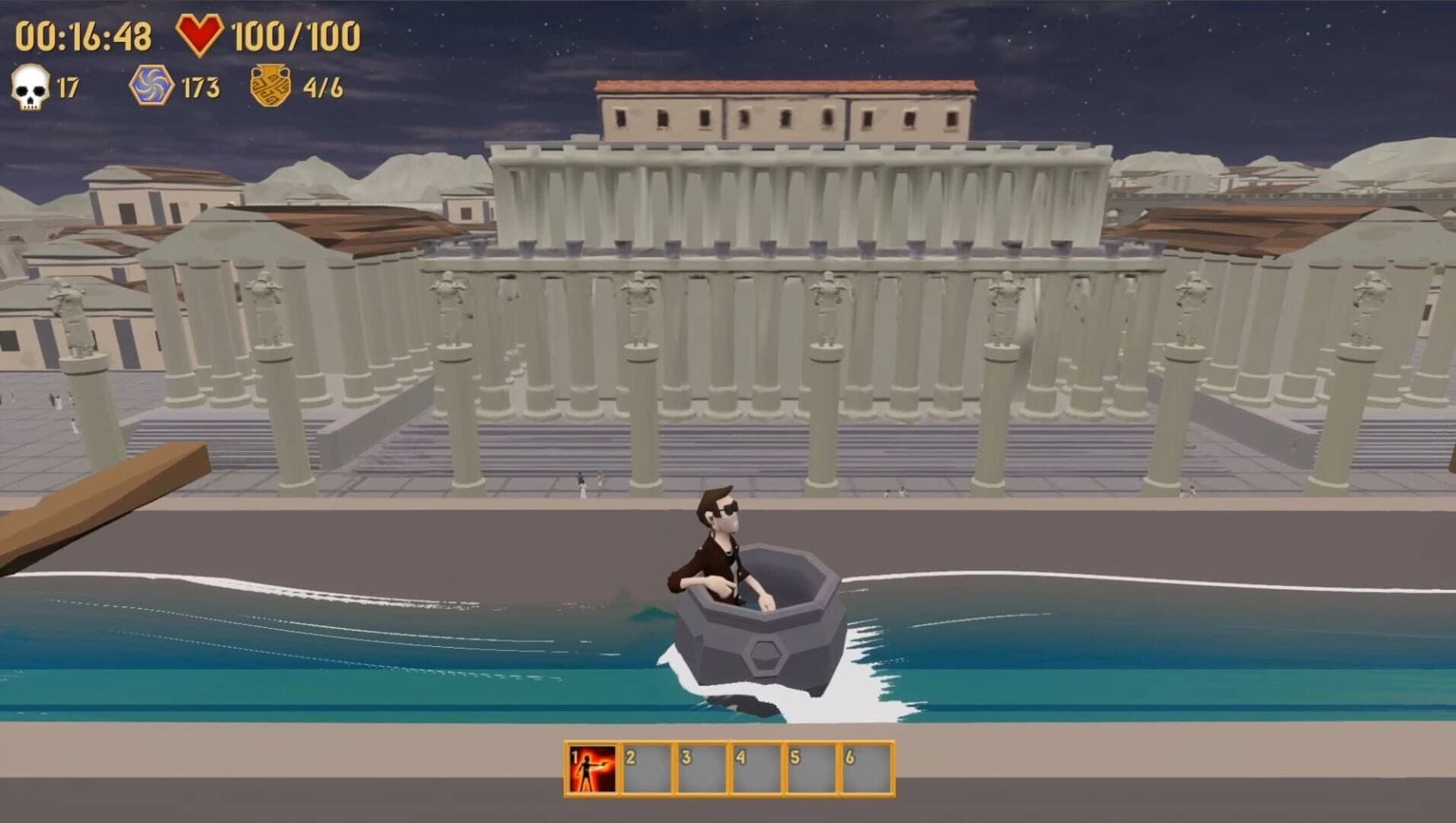Select the fiery pistol ability in hotbar slot 1
This screenshot has width=1456, height=823.
[590, 766]
